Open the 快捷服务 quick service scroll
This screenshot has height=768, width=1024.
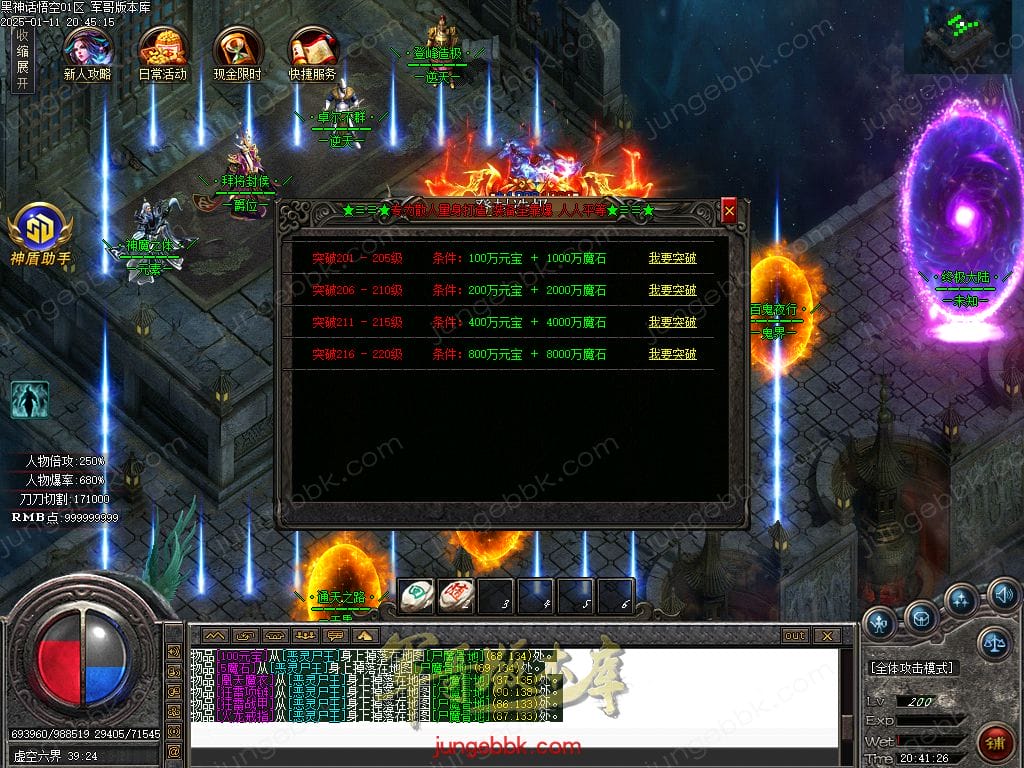(x=312, y=52)
